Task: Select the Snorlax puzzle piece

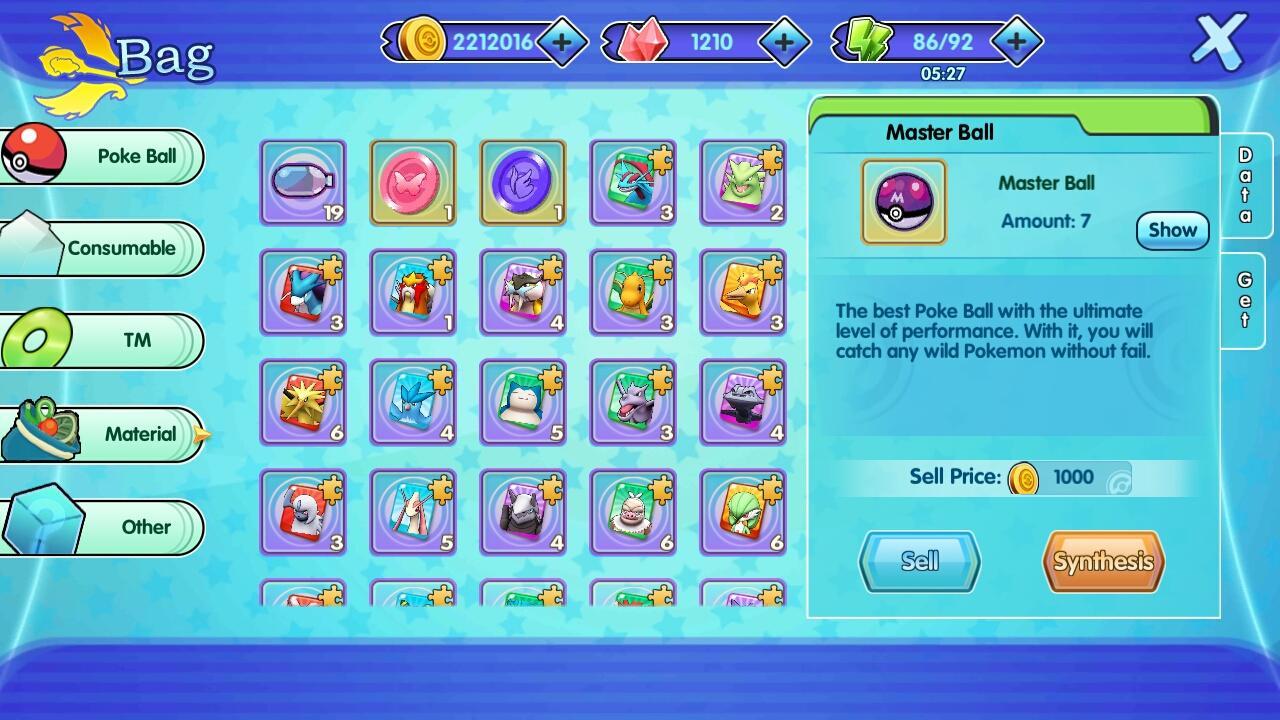Action: tap(523, 403)
